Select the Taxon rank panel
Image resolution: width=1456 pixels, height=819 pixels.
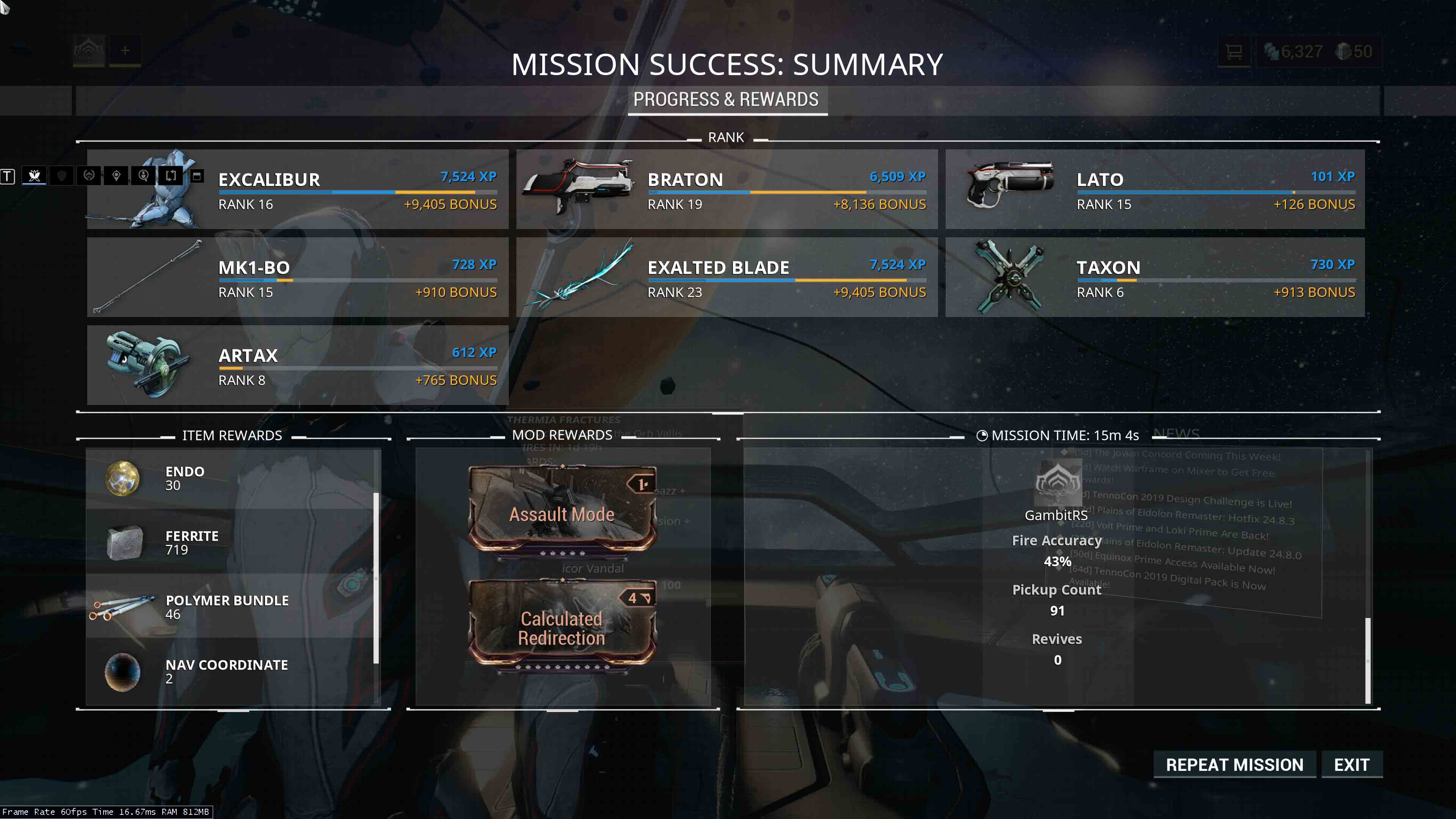(1155, 277)
